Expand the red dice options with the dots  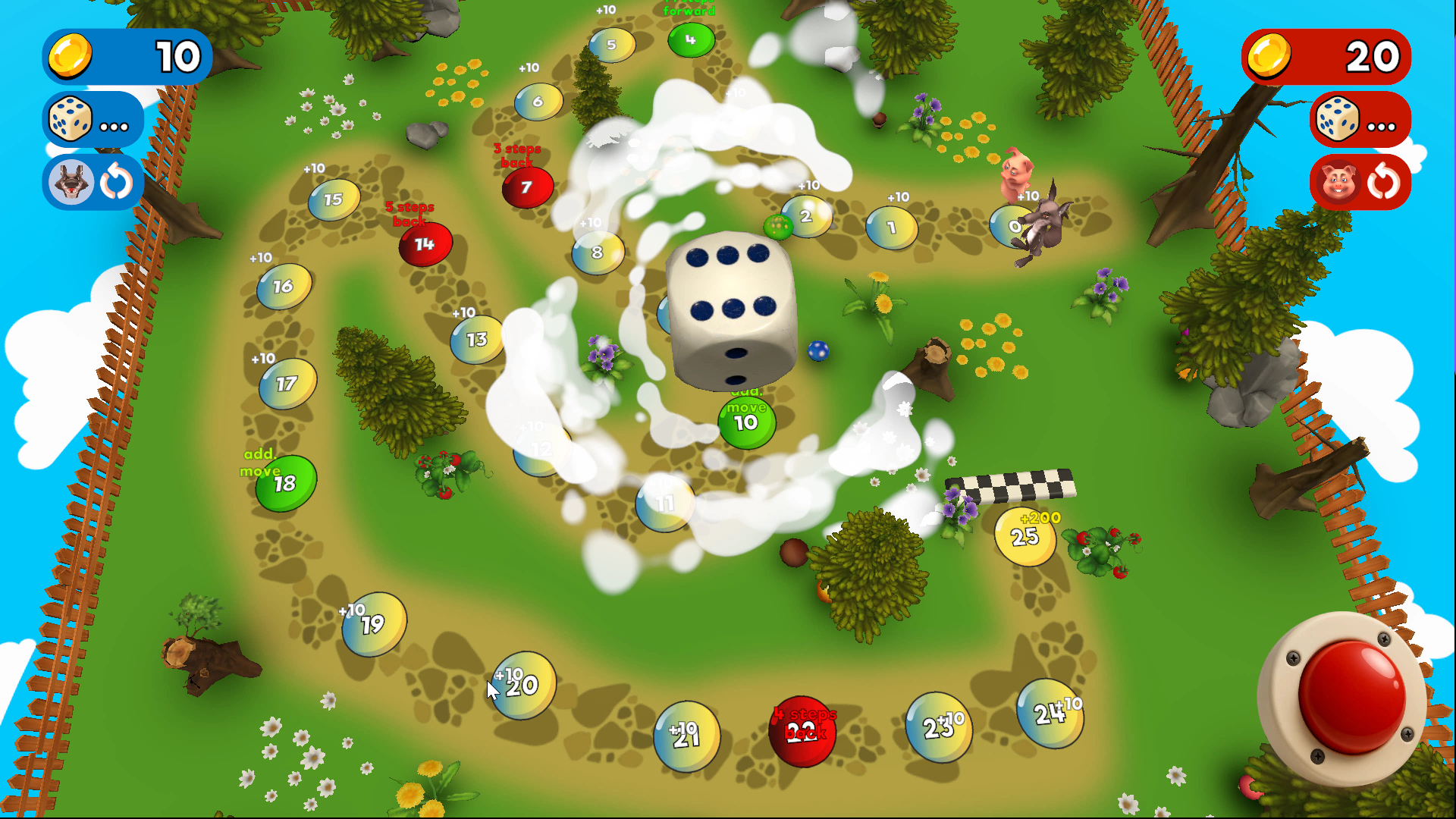[1382, 125]
